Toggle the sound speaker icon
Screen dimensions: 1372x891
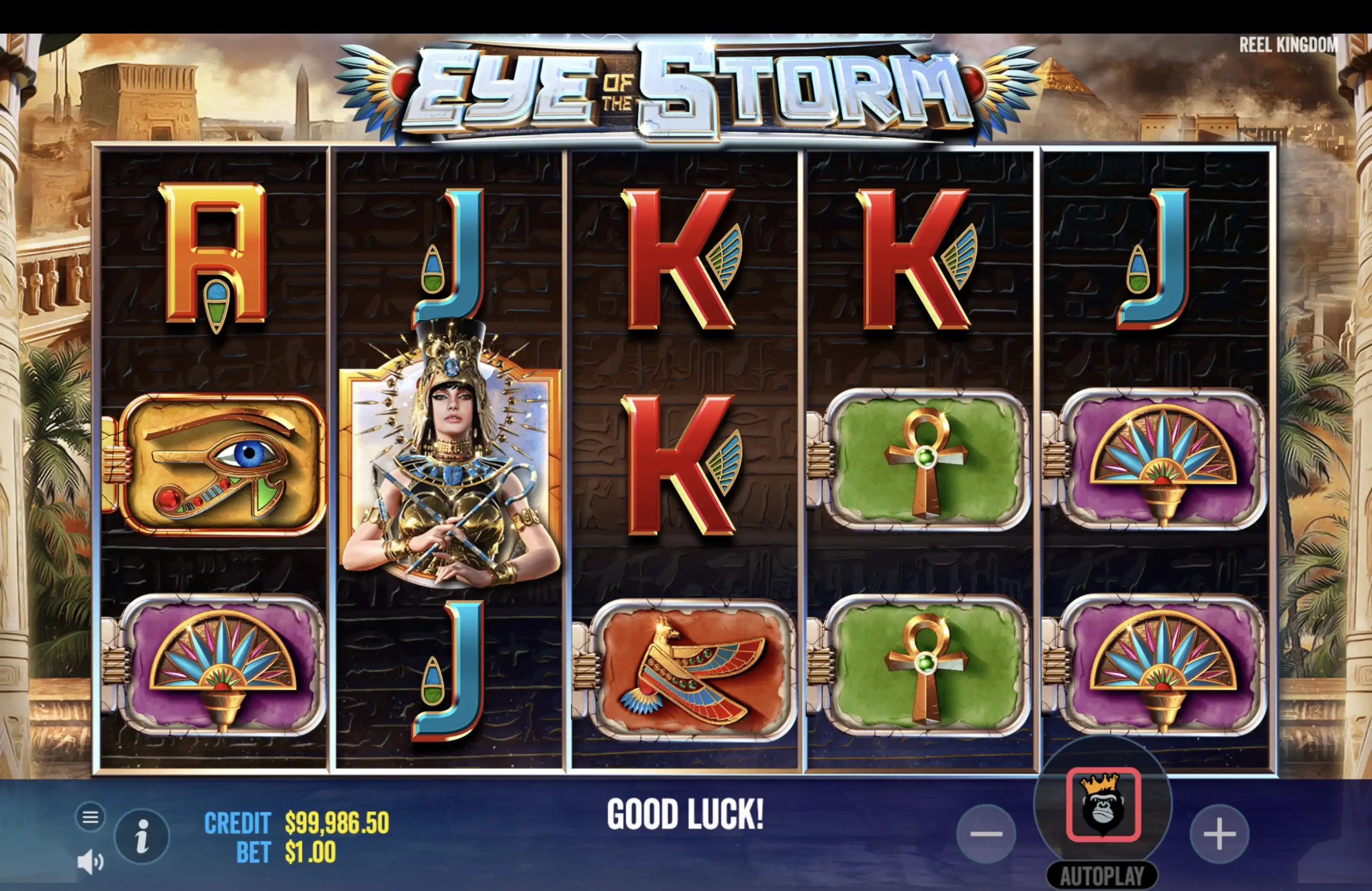pos(90,862)
